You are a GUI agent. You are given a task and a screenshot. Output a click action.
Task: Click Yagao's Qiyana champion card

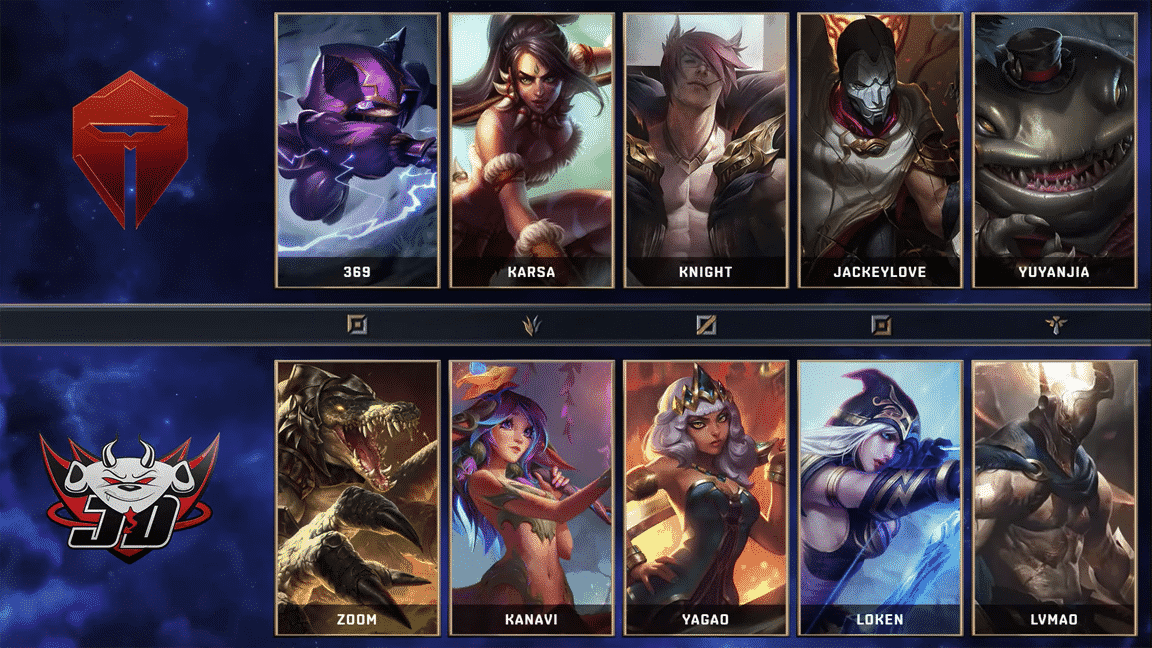pyautogui.click(x=705, y=498)
